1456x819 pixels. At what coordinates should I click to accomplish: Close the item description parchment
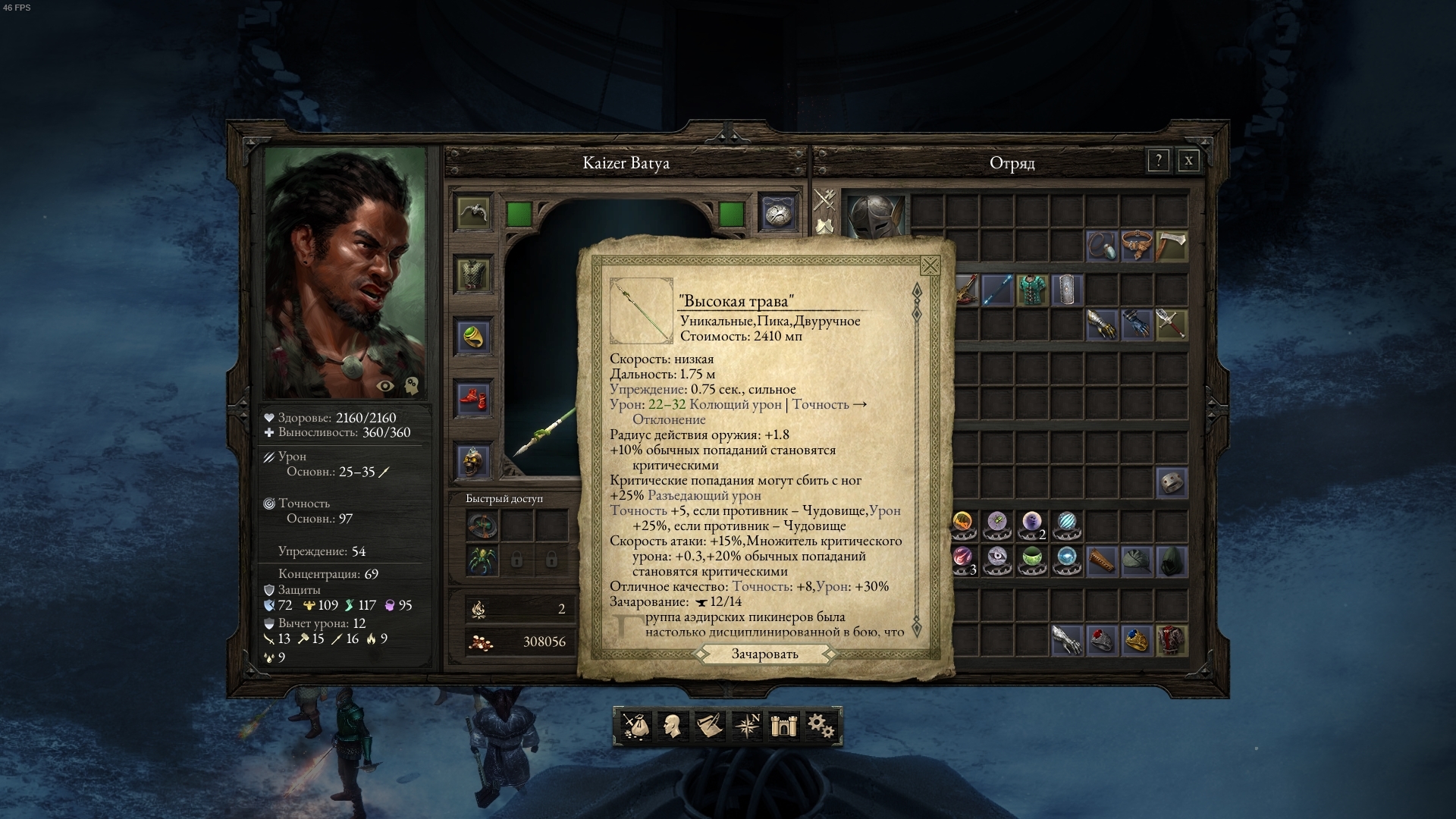(930, 265)
